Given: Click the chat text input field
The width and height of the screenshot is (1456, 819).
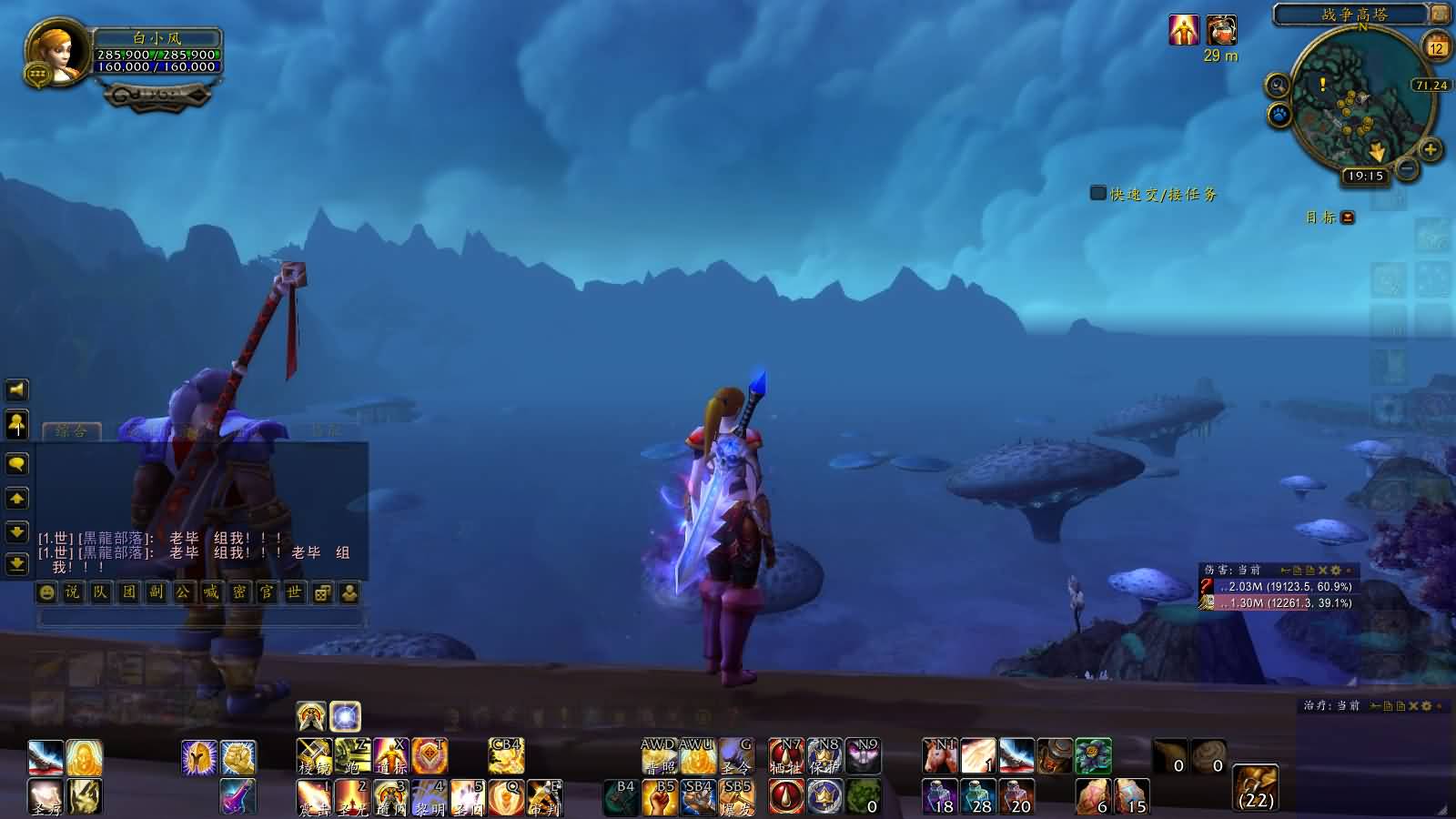Looking at the screenshot, I should pos(200,618).
